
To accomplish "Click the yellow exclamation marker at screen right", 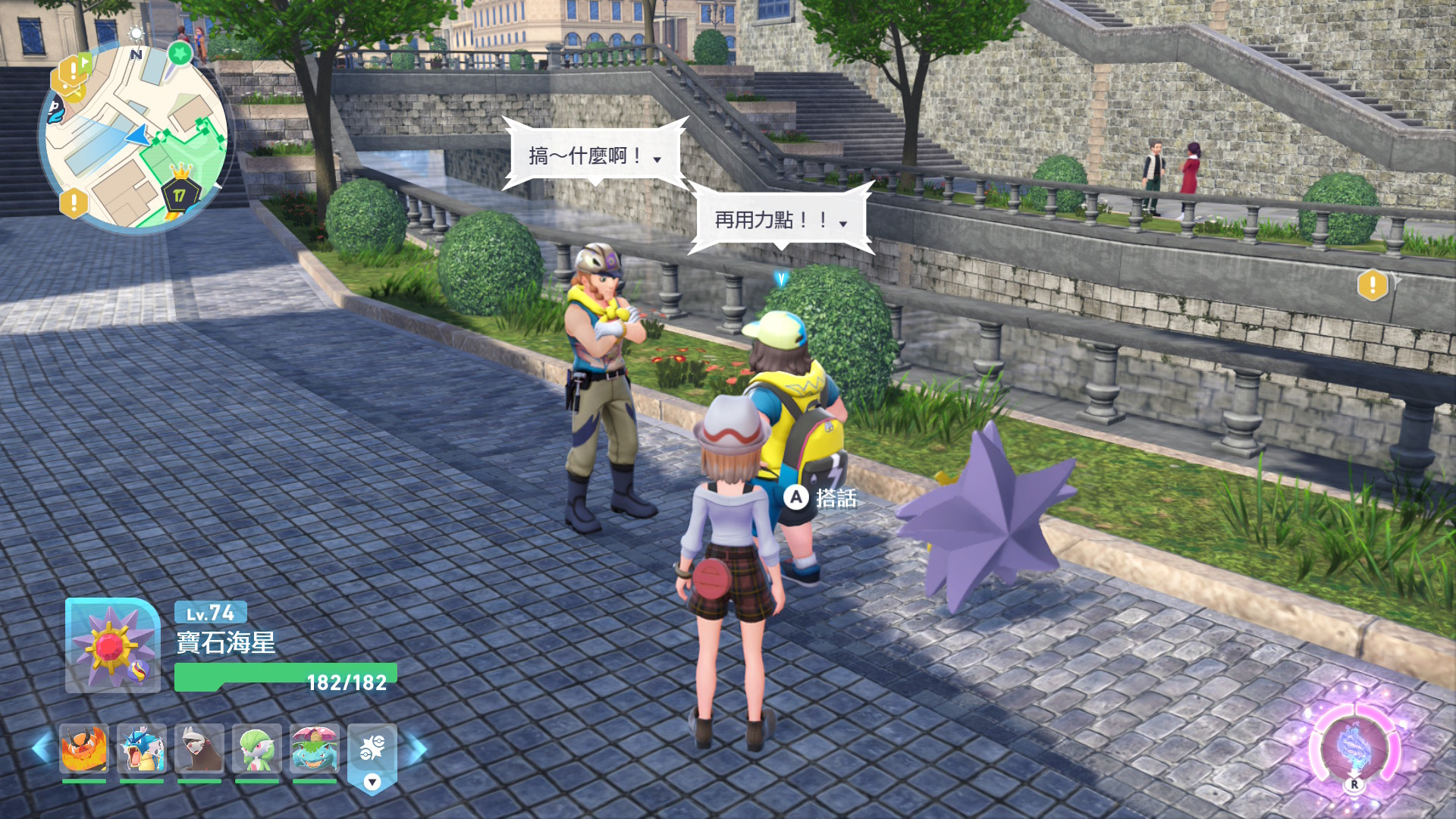I will (x=1373, y=285).
